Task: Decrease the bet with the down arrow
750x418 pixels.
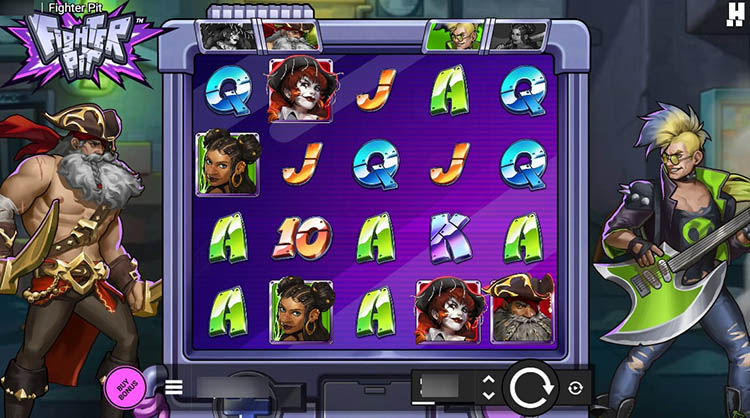Action: pos(488,396)
